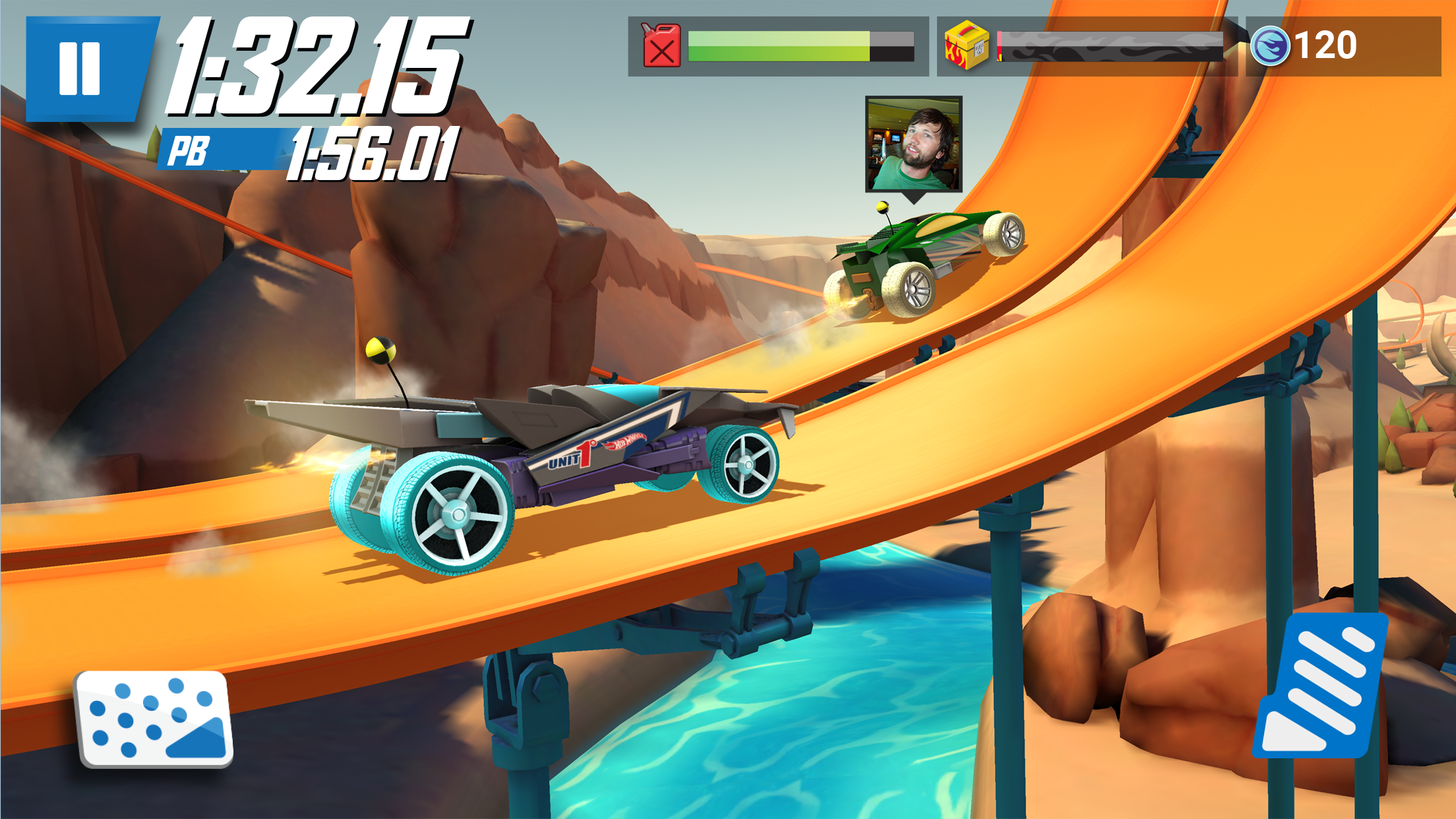Toggle the fuel gauge display
1456x819 pixels.
(x=778, y=45)
